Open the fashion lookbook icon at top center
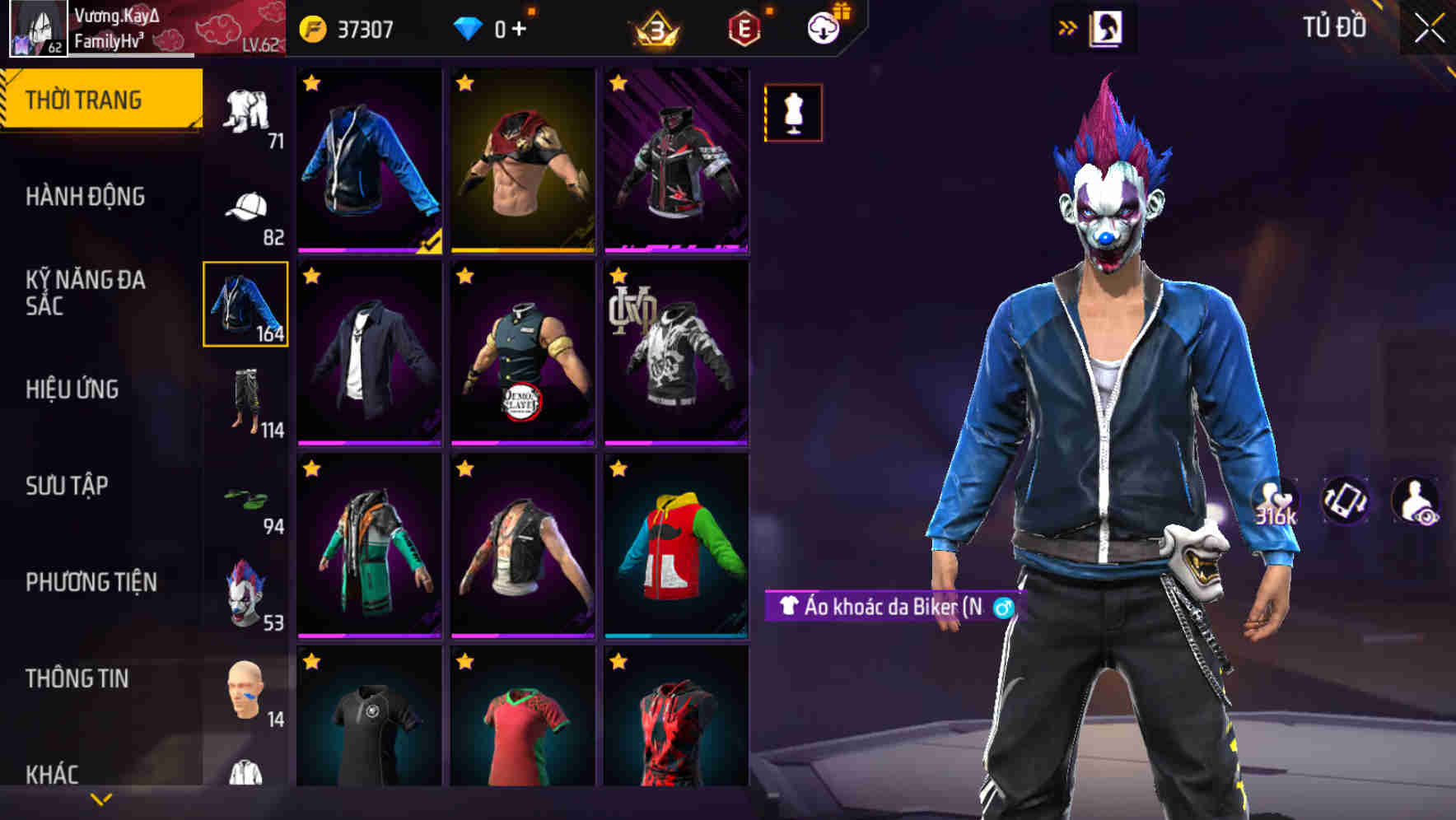This screenshot has height=820, width=1456. click(x=1107, y=27)
